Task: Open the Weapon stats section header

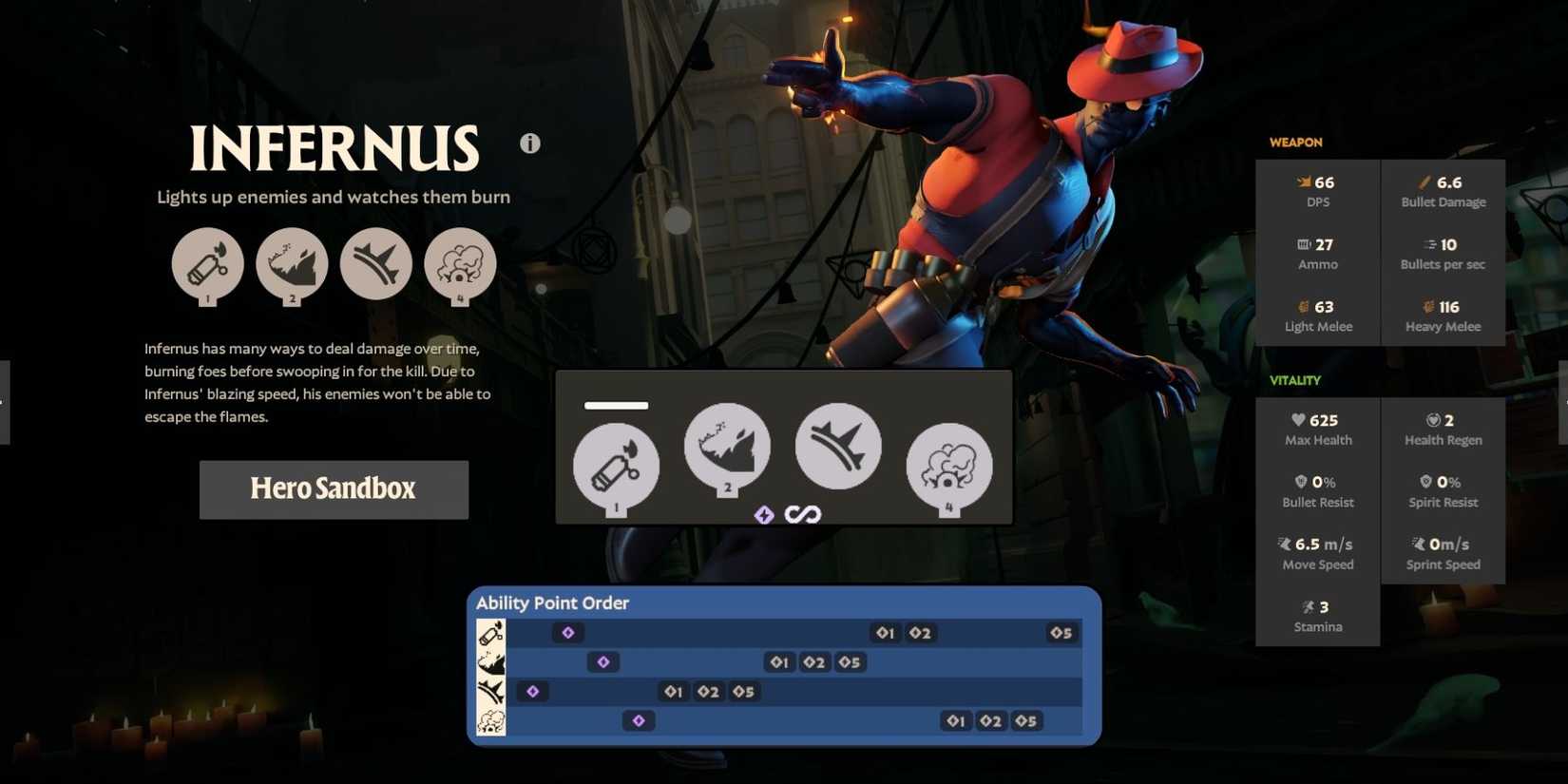Action: [x=1294, y=142]
